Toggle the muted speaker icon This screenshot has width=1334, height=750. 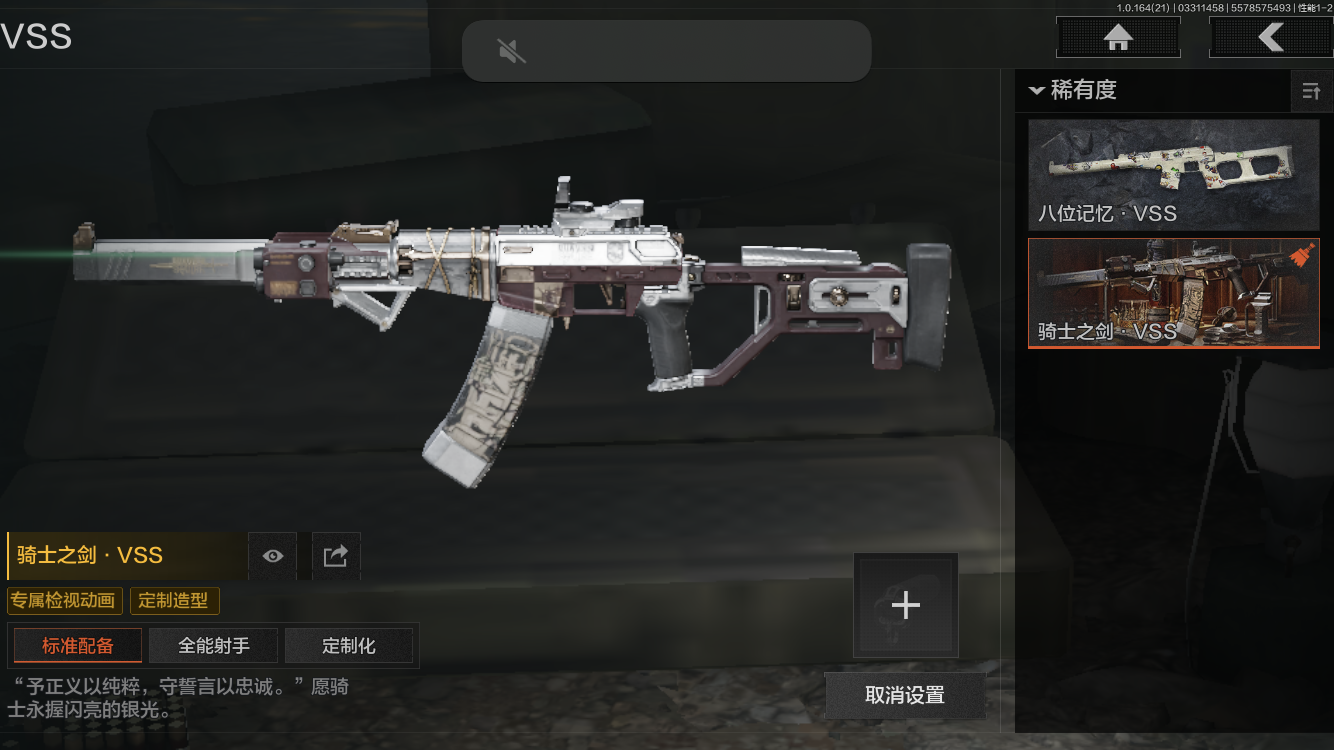click(x=512, y=51)
